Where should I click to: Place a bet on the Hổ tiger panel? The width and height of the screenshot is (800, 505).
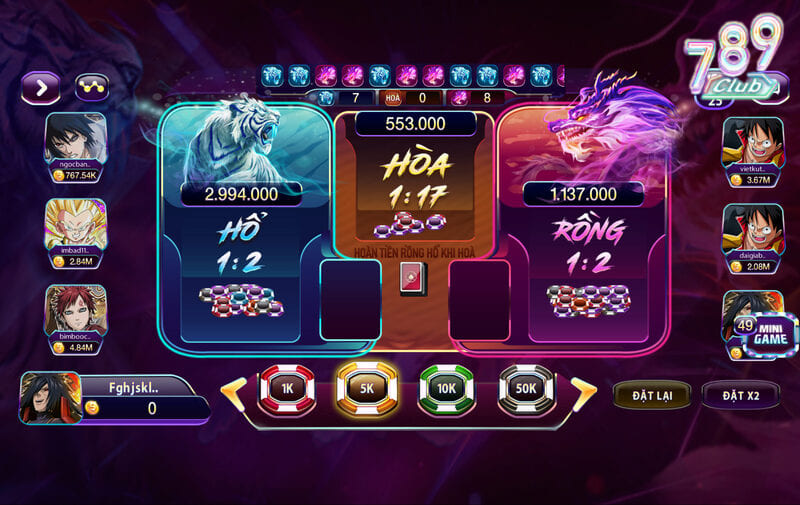click(x=245, y=250)
